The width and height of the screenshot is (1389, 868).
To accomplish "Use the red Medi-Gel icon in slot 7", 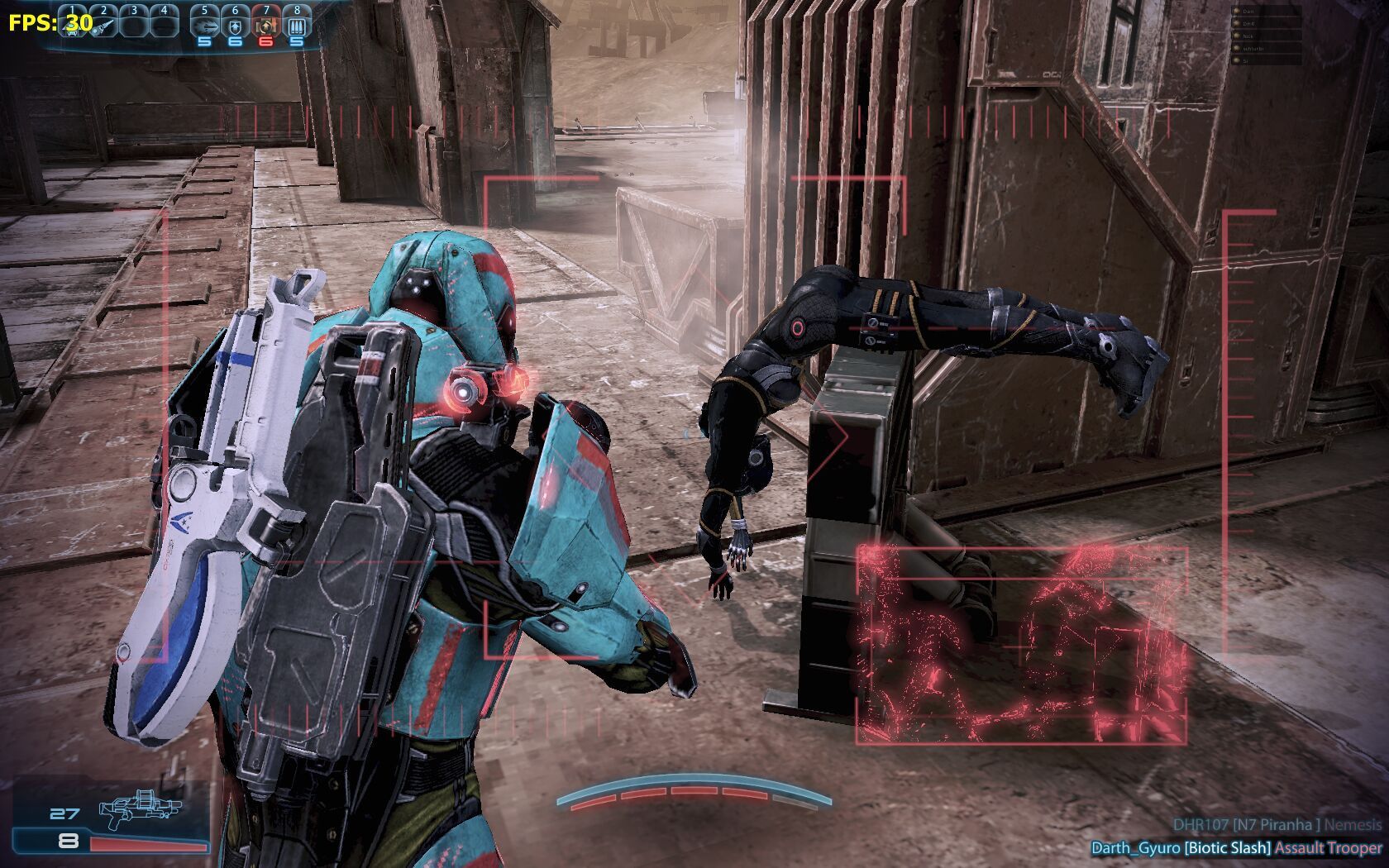I will (x=265, y=24).
